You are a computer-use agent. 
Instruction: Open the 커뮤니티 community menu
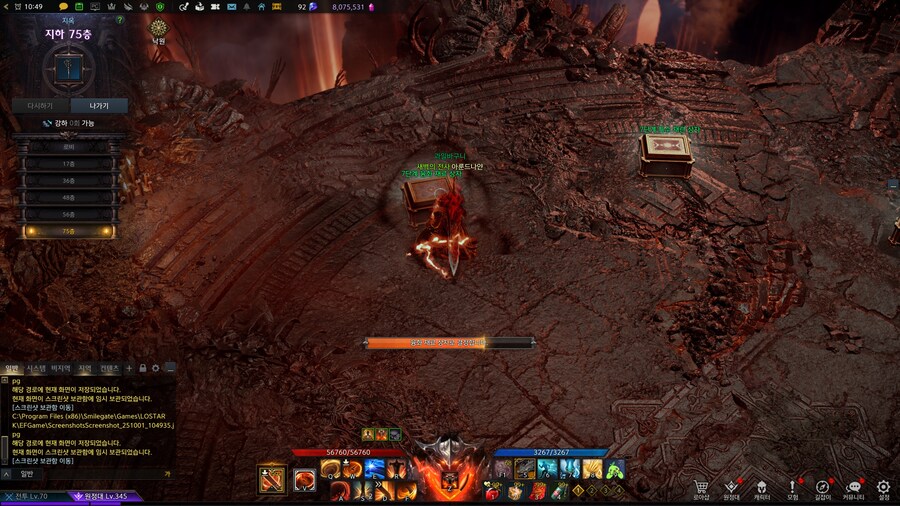click(x=853, y=487)
